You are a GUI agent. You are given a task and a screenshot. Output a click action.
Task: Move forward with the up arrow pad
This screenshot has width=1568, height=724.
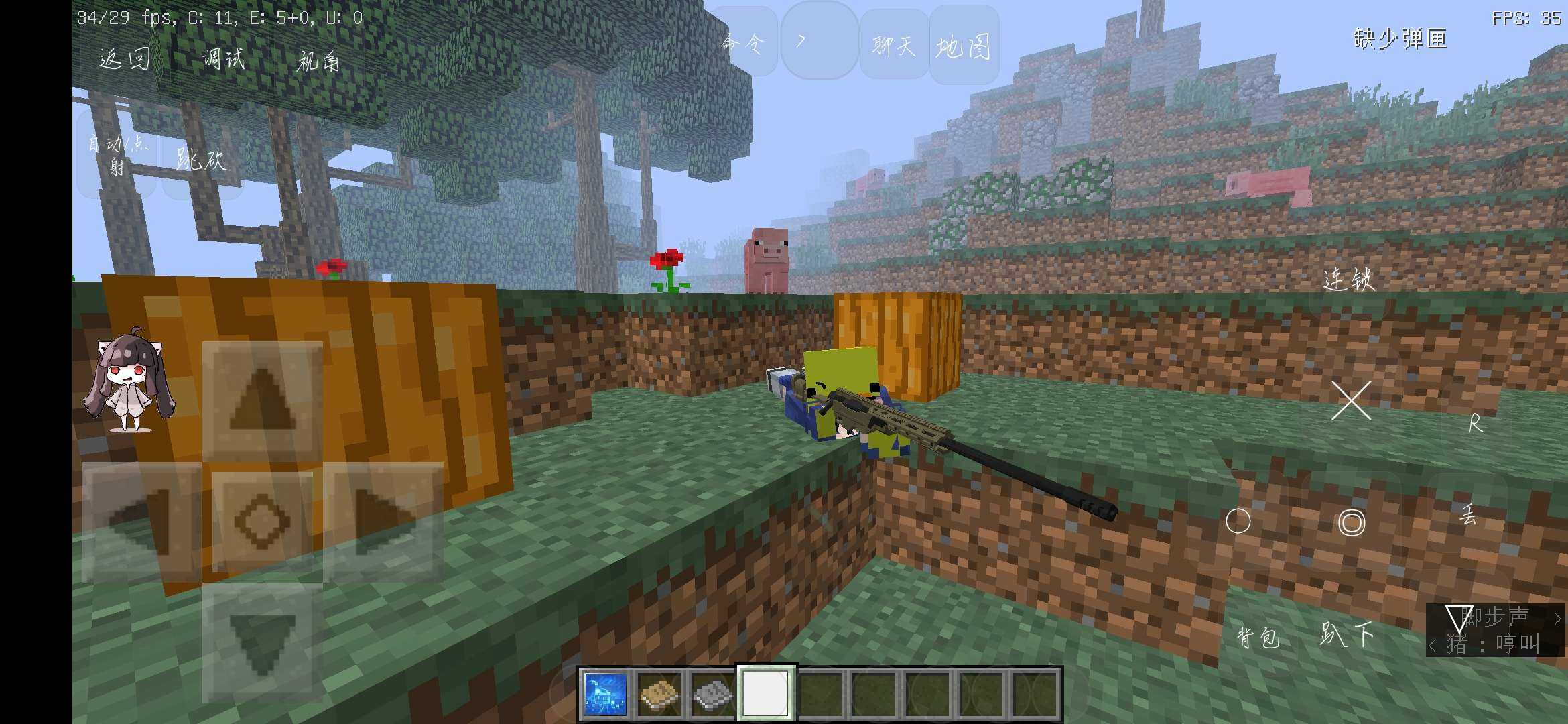[262, 400]
